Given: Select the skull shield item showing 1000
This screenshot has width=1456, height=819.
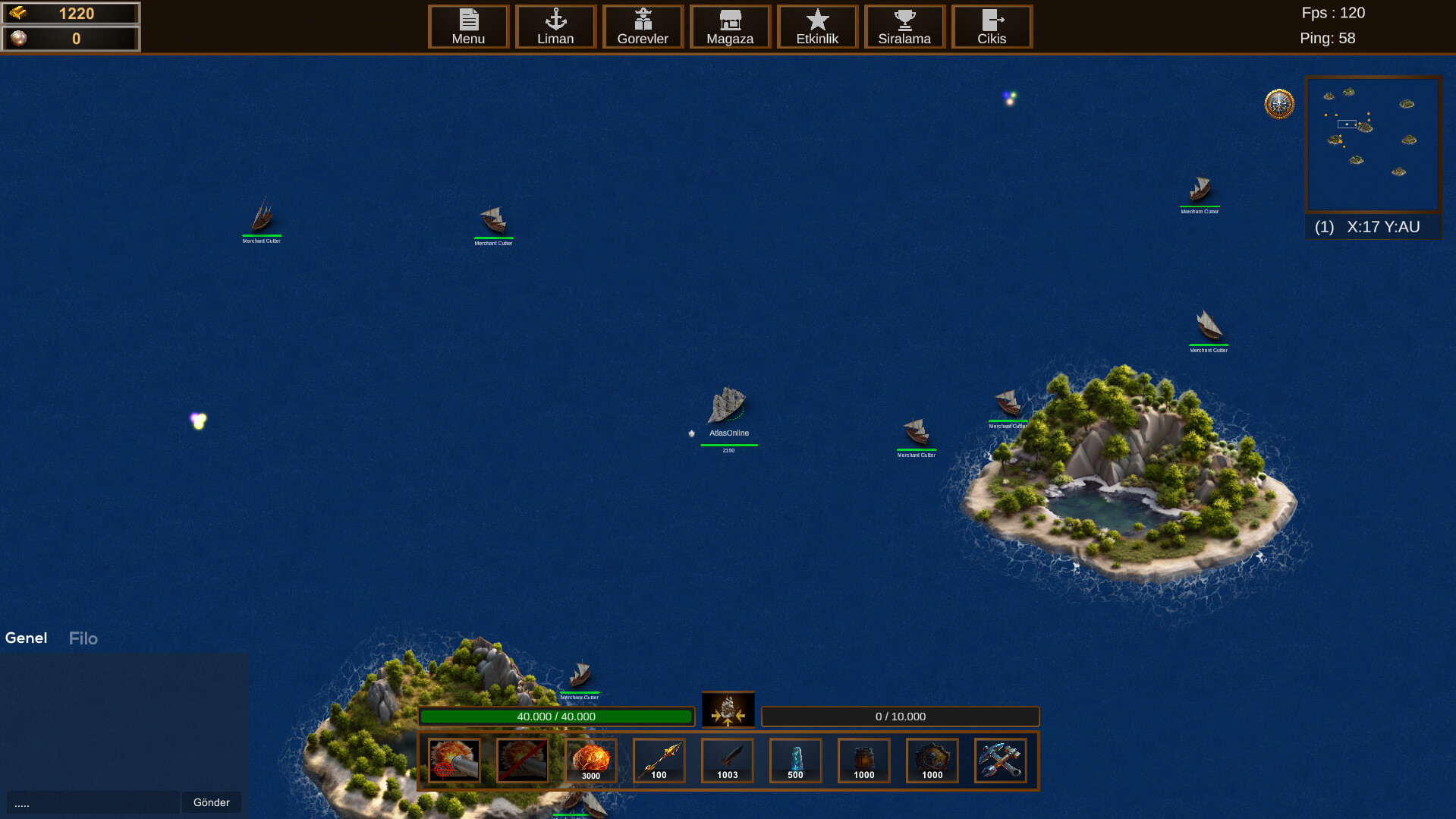Looking at the screenshot, I should [x=932, y=761].
